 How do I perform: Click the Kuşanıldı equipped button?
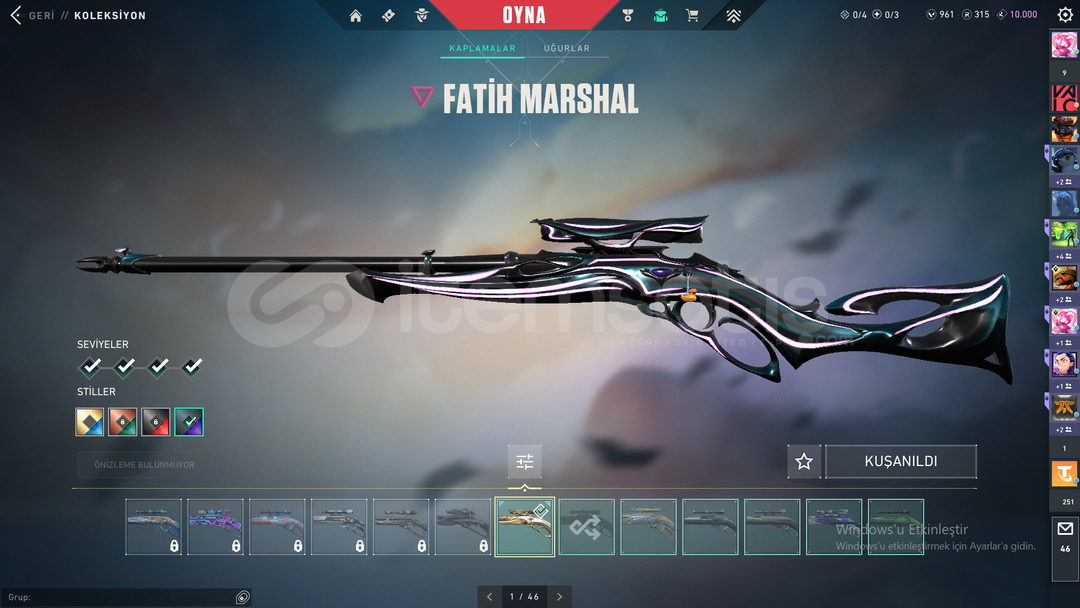coord(901,462)
